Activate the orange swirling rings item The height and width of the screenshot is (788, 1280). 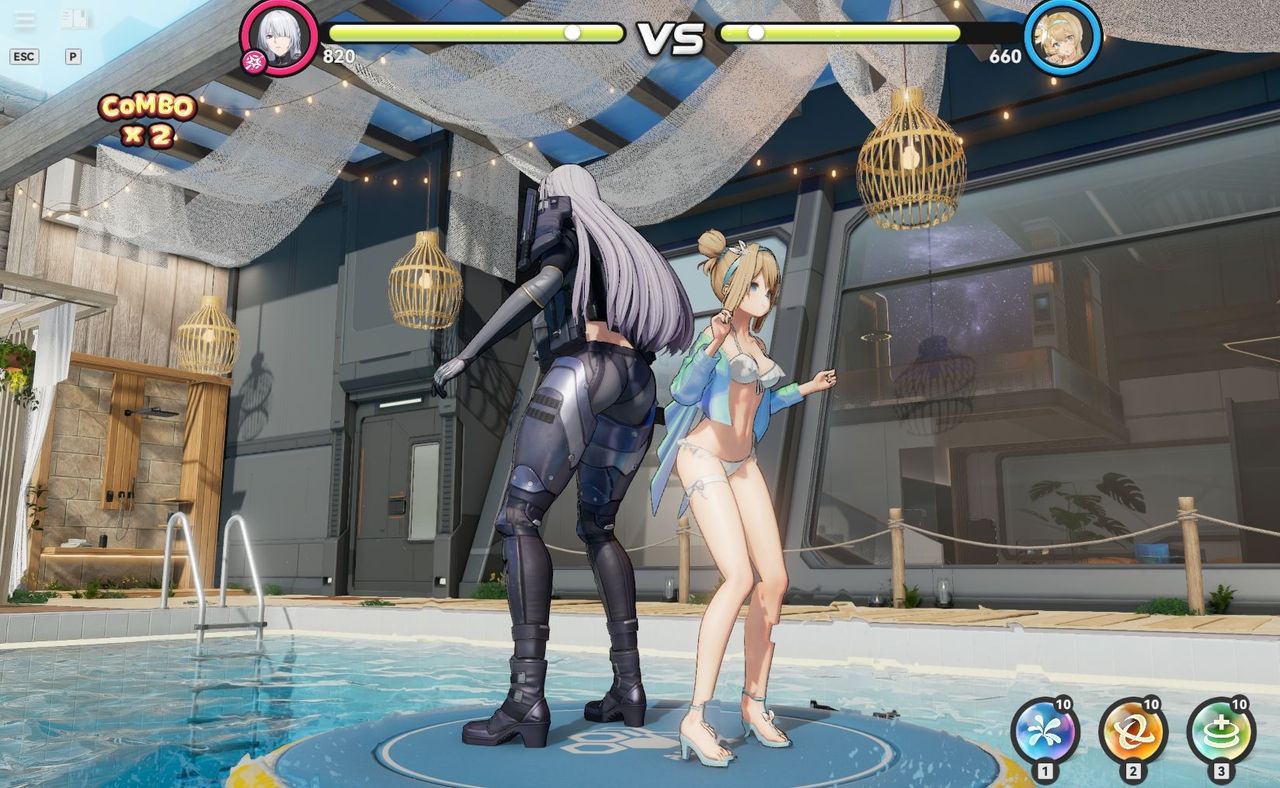point(1132,732)
